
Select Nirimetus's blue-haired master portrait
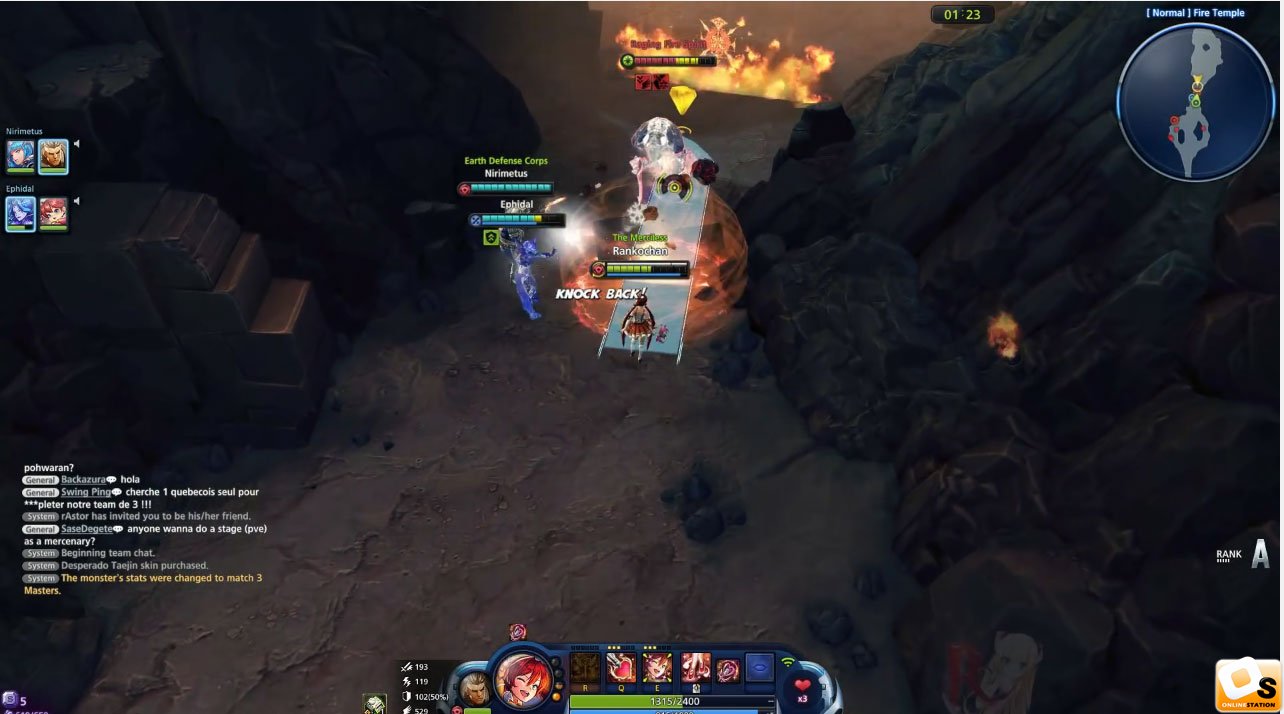click(21, 156)
